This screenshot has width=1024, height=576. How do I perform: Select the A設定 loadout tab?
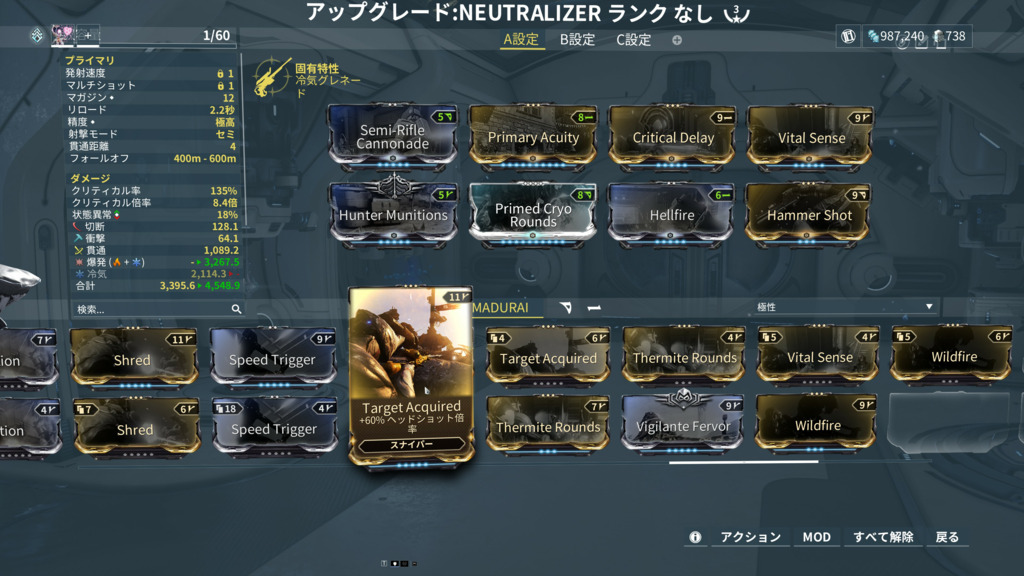520,40
